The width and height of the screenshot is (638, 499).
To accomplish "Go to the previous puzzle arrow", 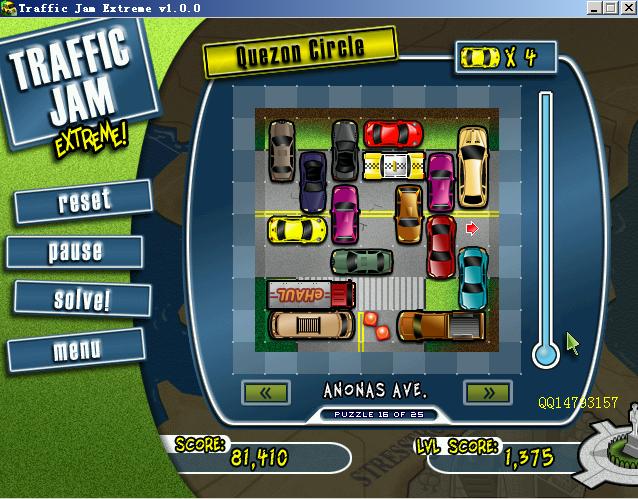I will tap(265, 392).
